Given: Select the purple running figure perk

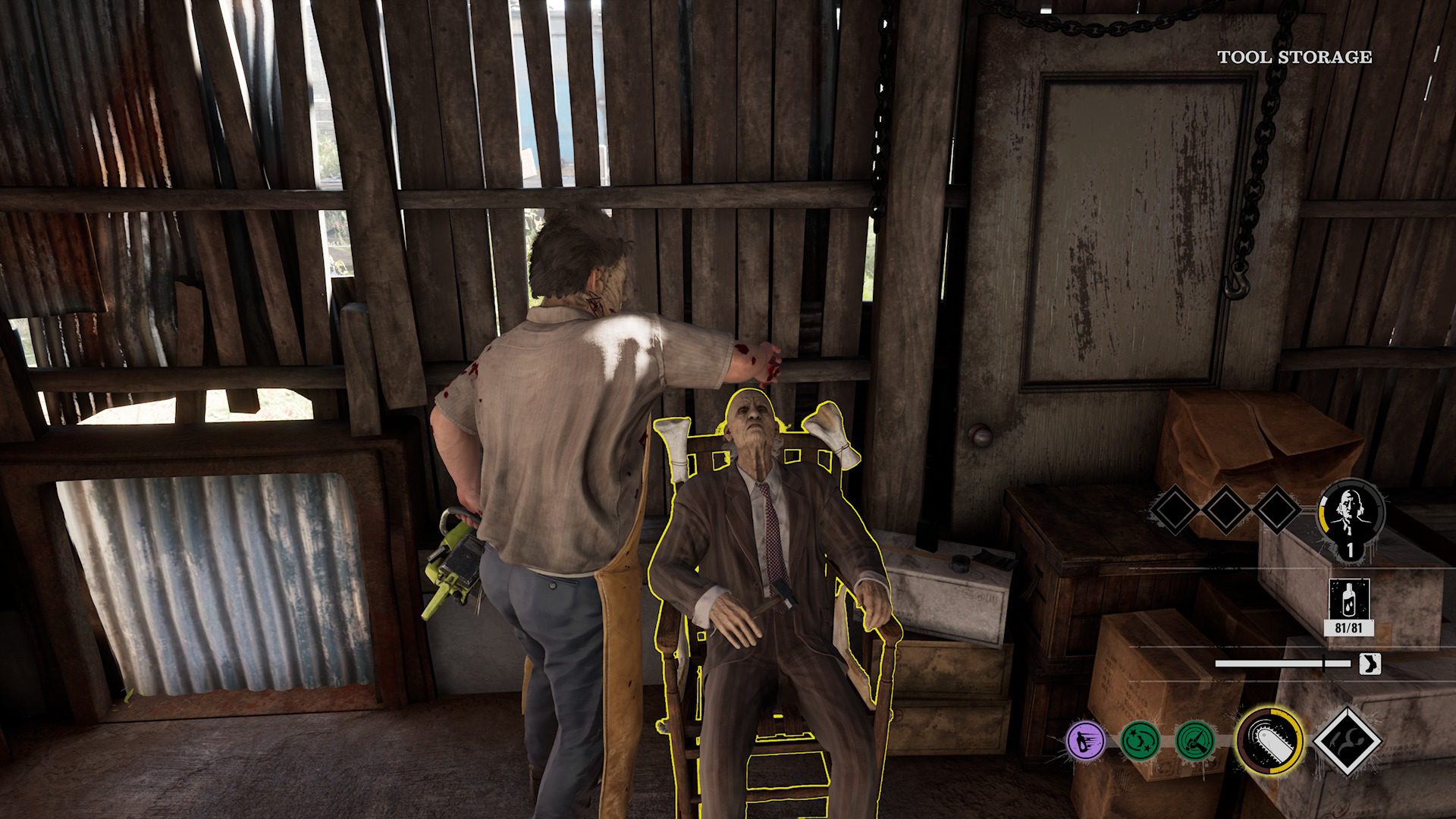Looking at the screenshot, I should click(1084, 740).
